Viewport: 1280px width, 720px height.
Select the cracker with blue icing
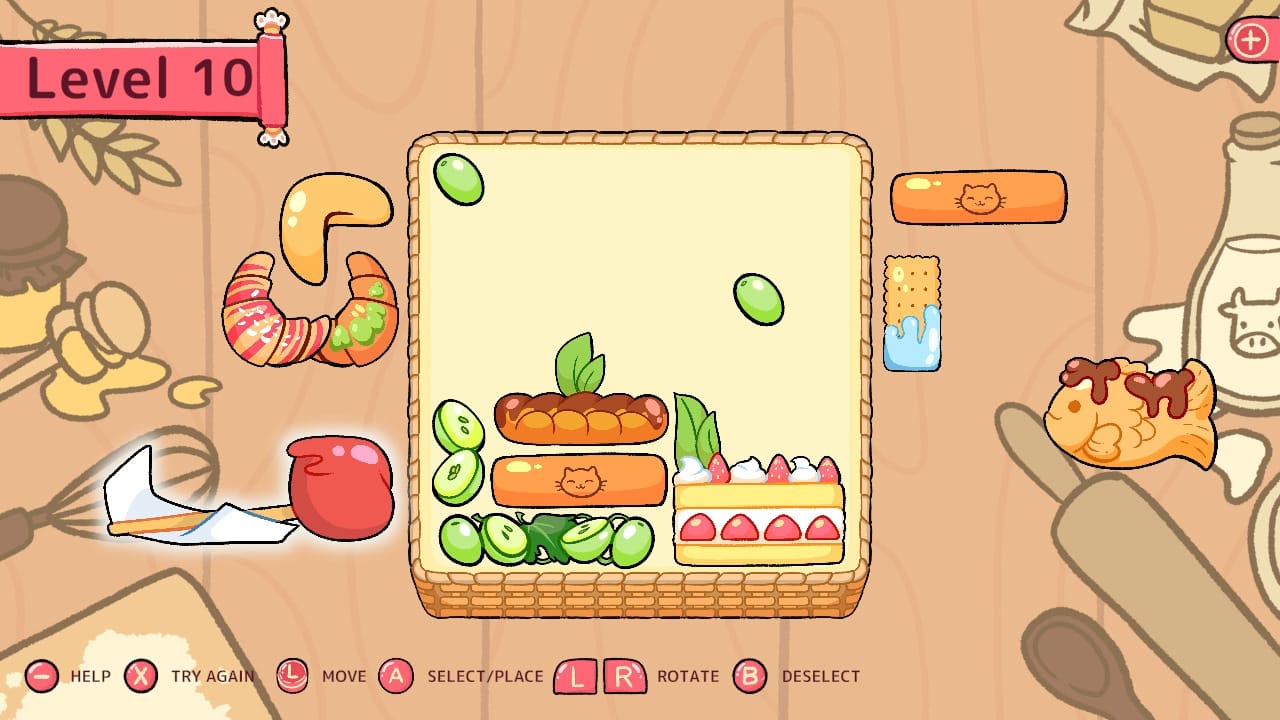(x=911, y=310)
